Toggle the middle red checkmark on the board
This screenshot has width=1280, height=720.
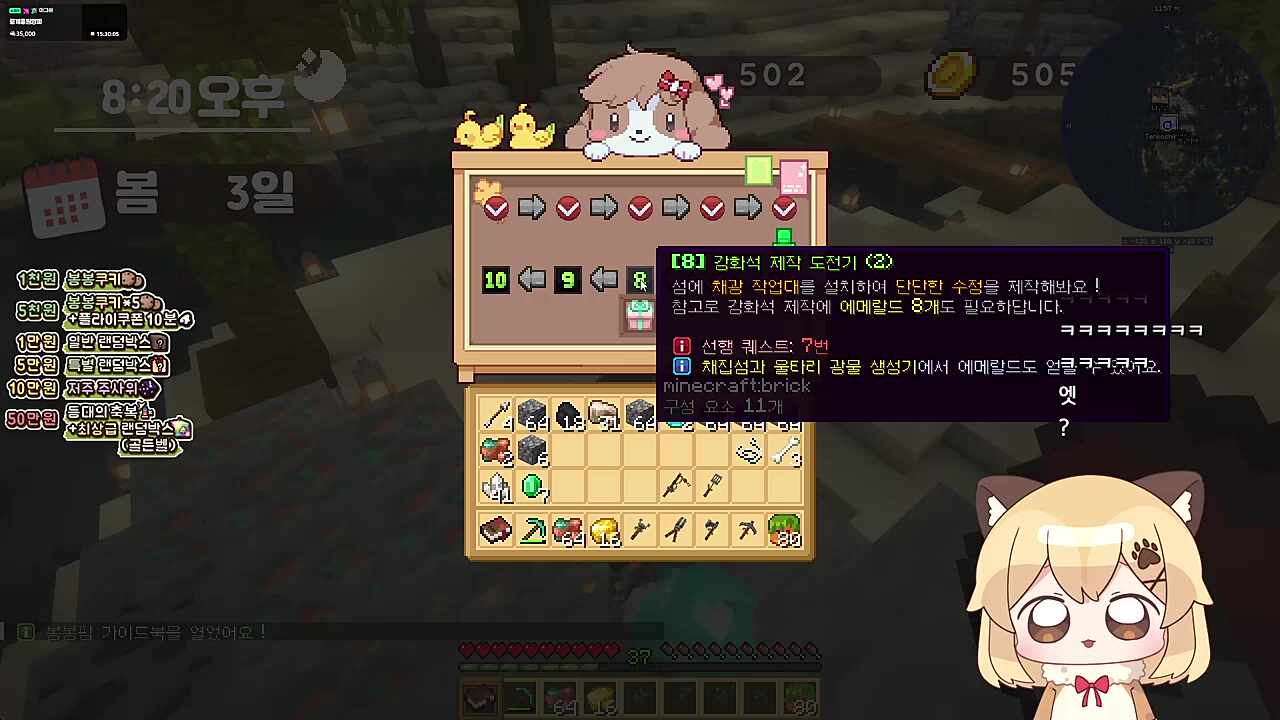640,207
